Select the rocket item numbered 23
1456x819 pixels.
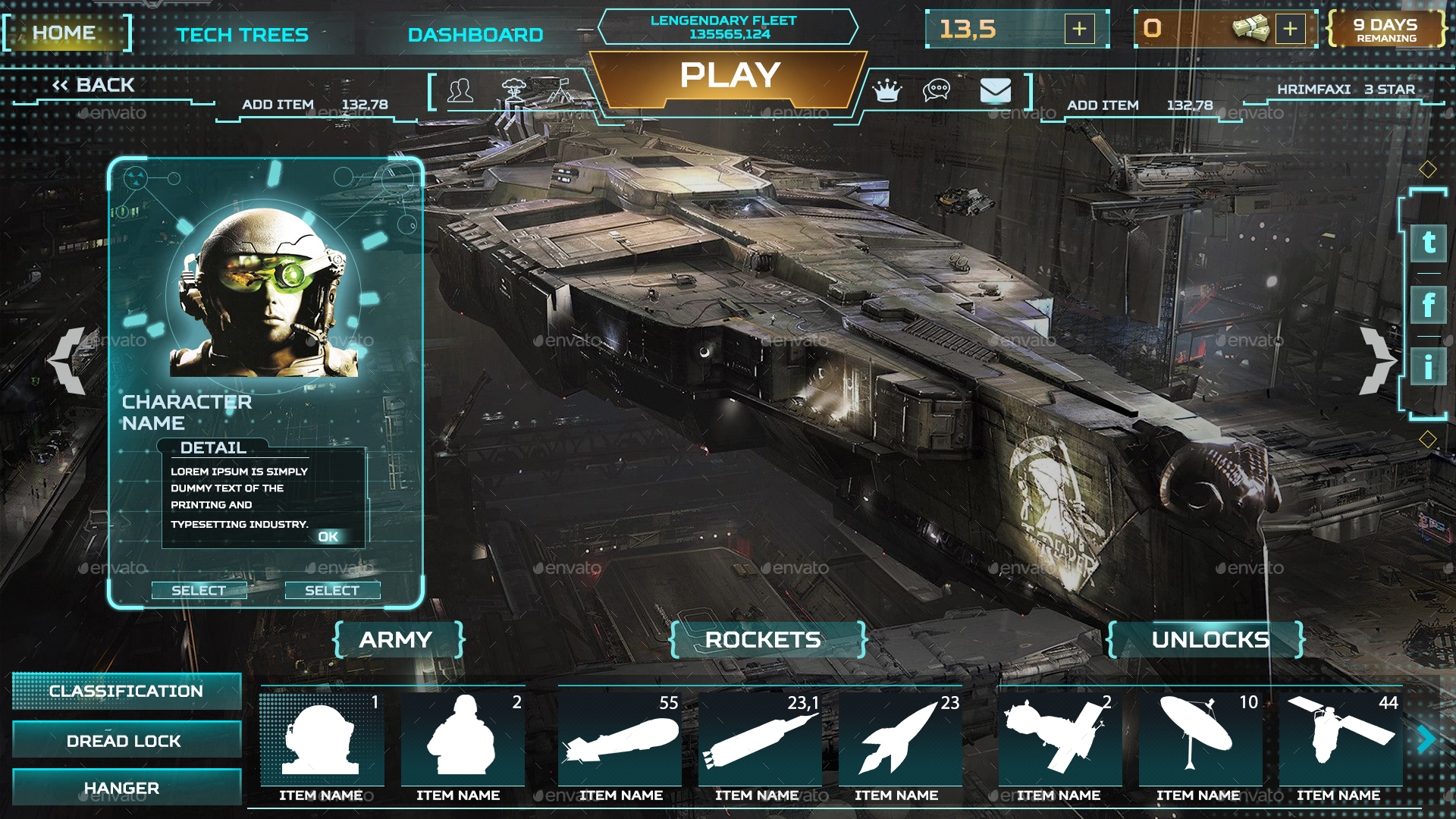[899, 739]
